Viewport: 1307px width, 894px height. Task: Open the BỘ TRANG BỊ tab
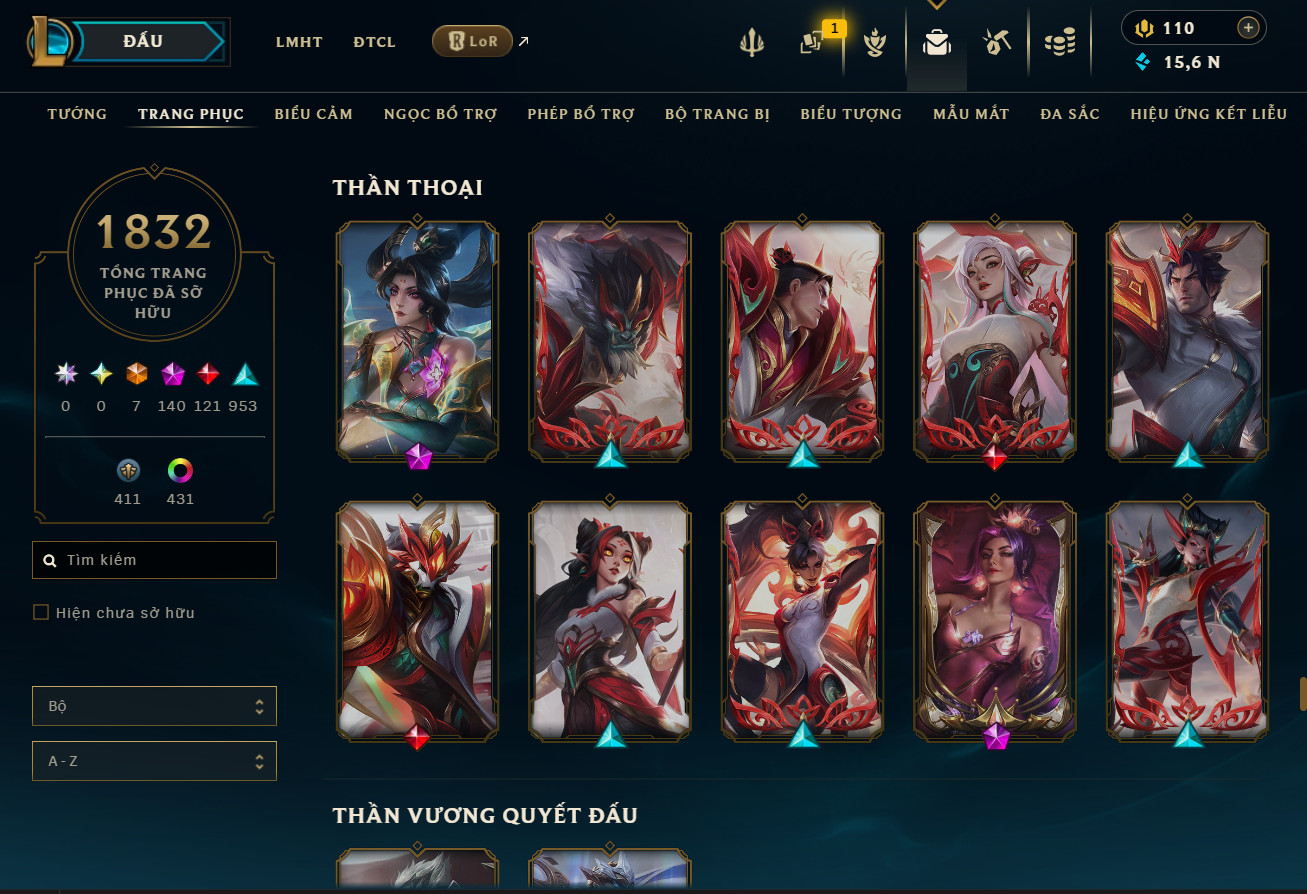pos(717,114)
